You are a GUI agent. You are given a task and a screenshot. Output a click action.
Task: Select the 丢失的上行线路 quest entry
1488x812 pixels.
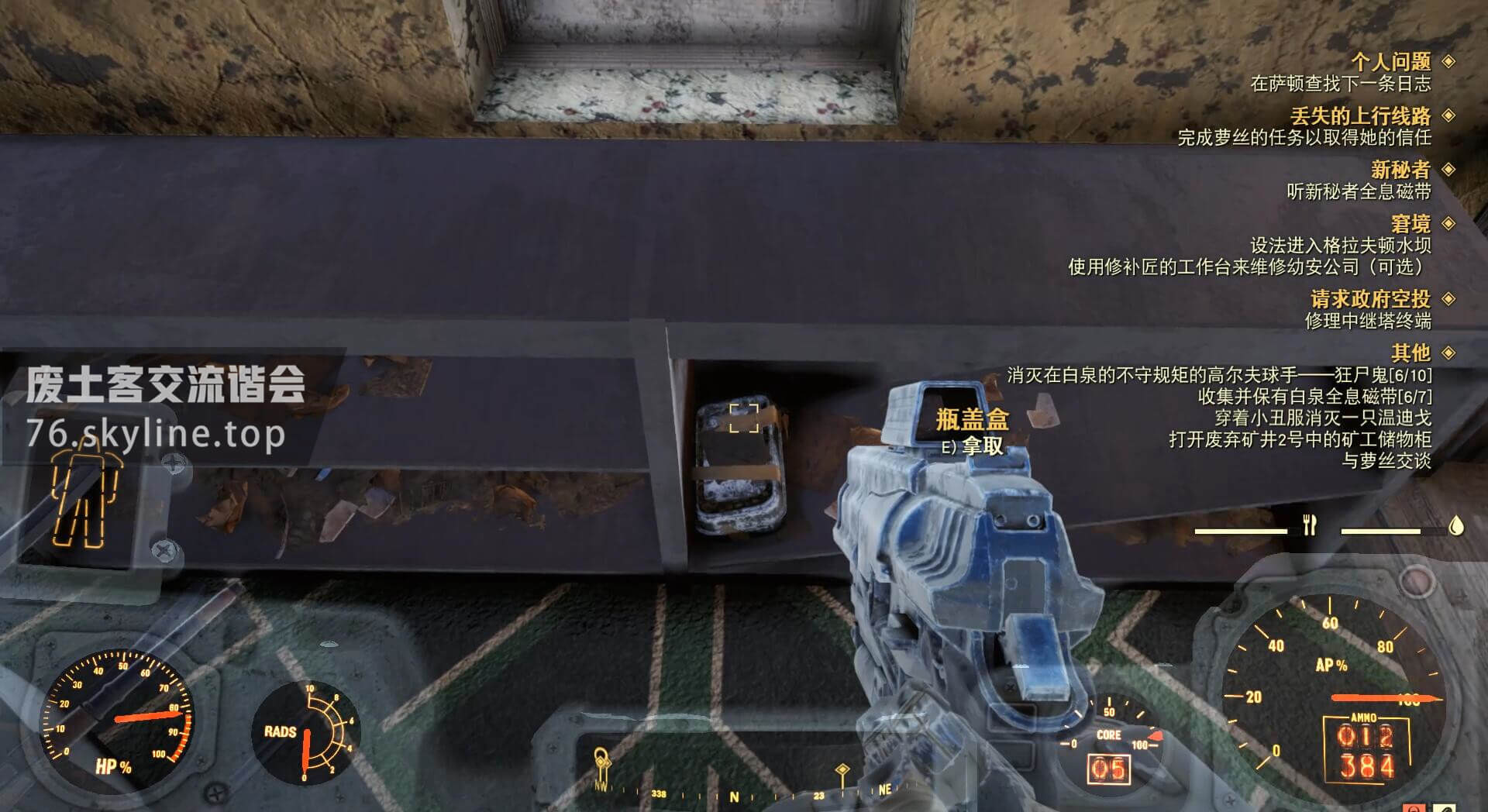click(x=1360, y=116)
